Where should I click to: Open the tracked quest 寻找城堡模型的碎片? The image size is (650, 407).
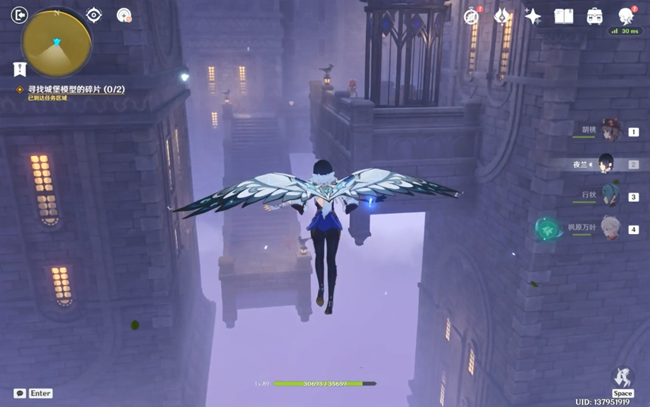click(x=70, y=89)
